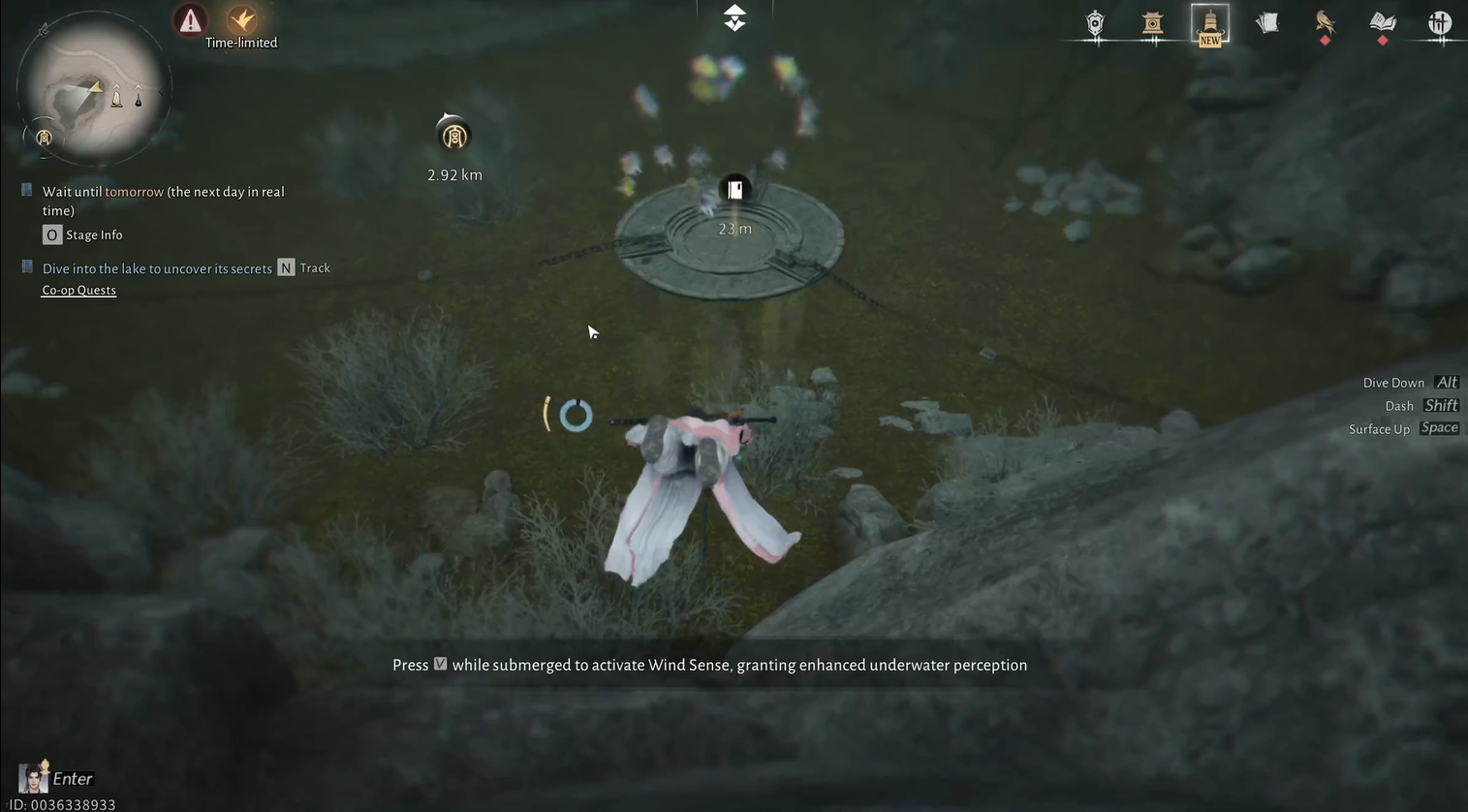This screenshot has height=812, width=1468.
Task: Open the shield emblem menu icon
Action: [1095, 23]
